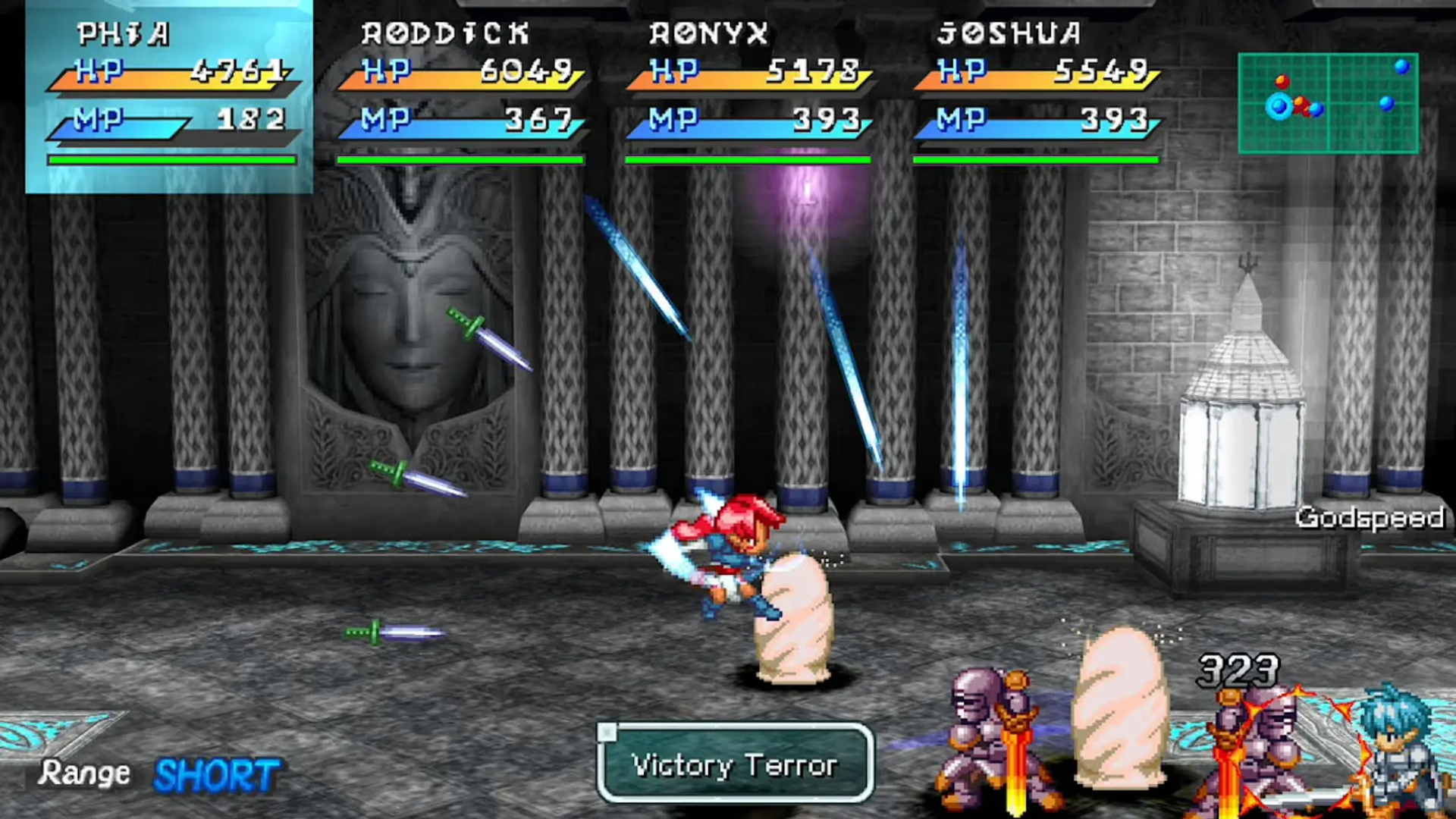Select Phia's party status panel

pyautogui.click(x=170, y=96)
